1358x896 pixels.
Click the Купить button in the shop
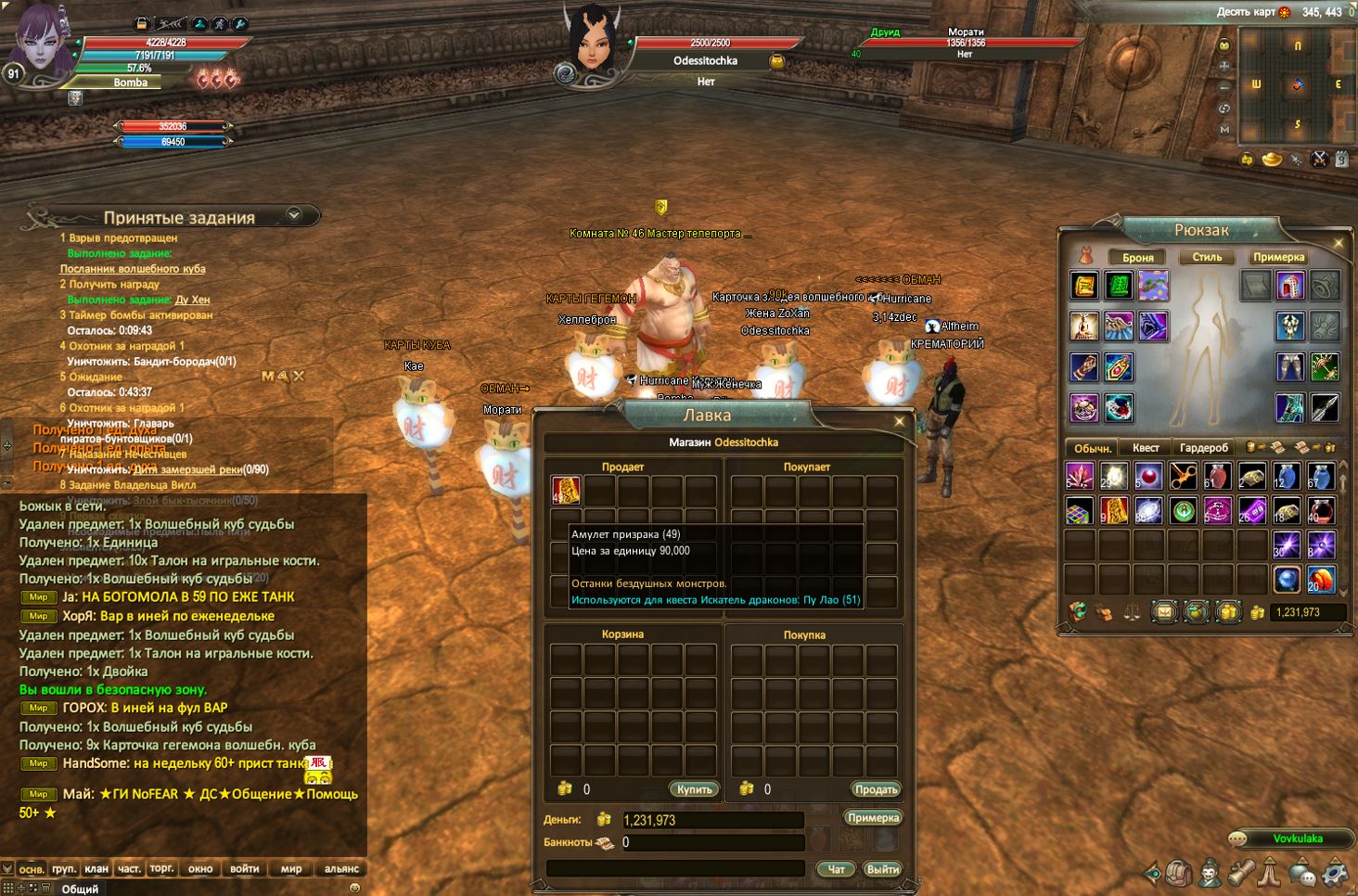(x=694, y=789)
